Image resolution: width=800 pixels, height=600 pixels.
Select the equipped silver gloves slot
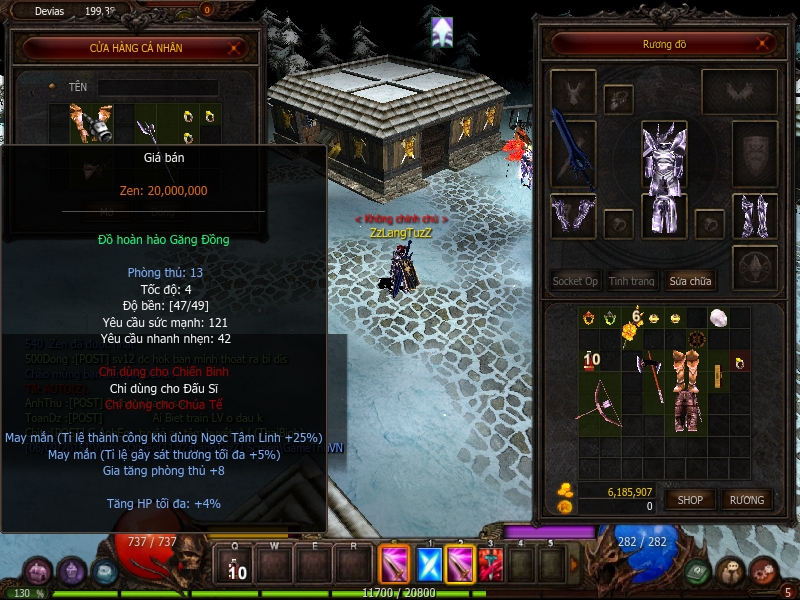[x=573, y=216]
